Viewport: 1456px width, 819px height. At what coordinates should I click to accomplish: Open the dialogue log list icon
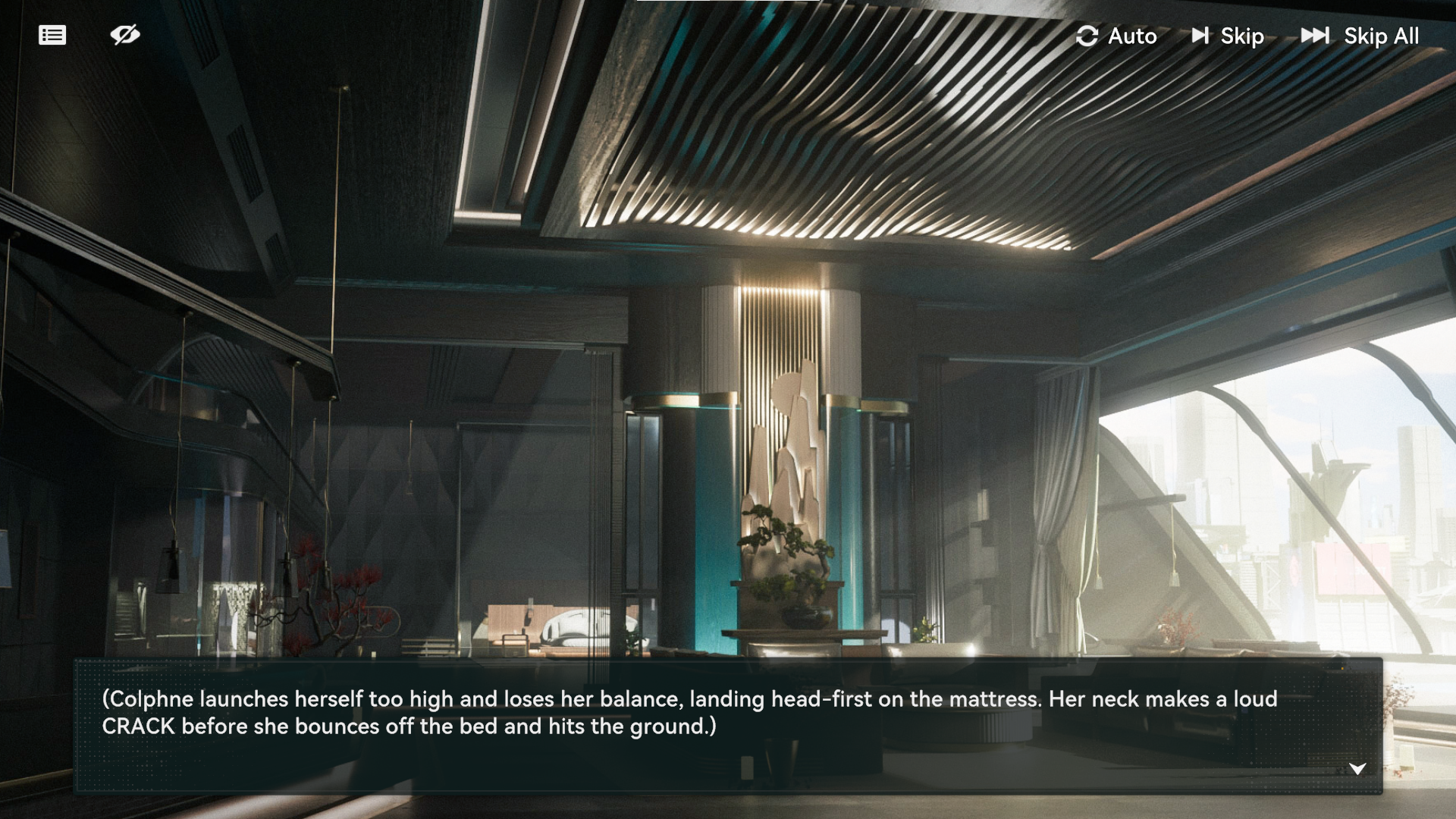pos(52,36)
